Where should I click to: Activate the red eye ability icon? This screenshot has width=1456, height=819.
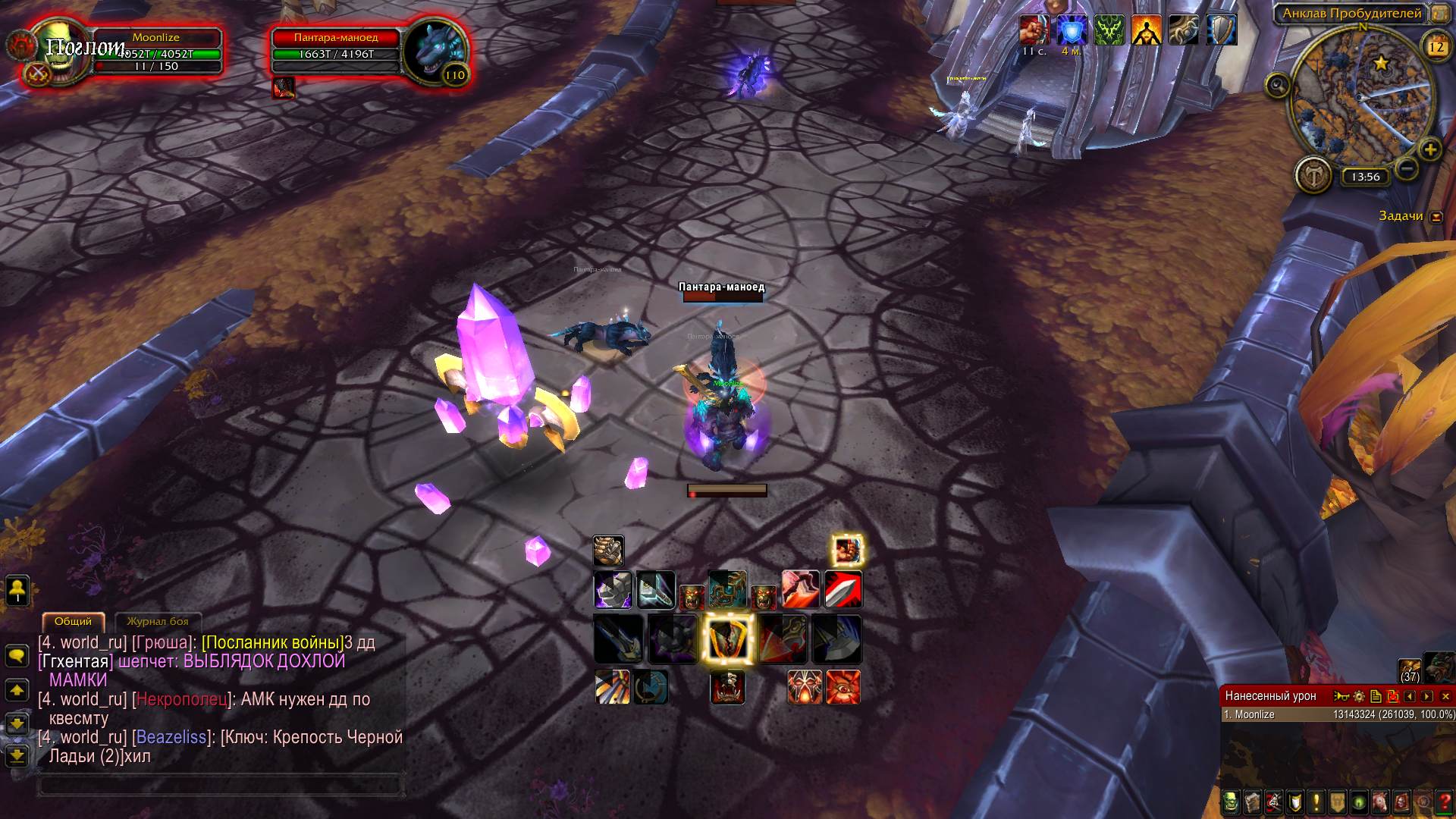[843, 687]
